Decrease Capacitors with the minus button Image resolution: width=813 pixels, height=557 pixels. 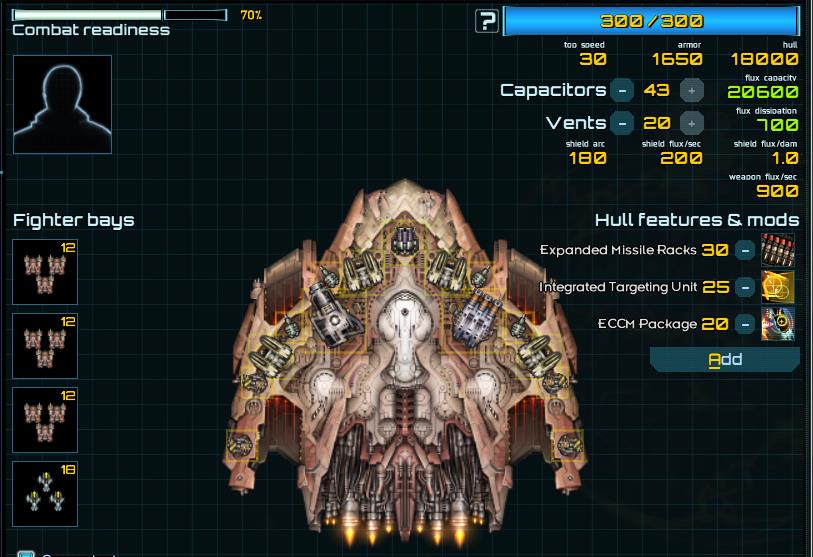pos(622,90)
